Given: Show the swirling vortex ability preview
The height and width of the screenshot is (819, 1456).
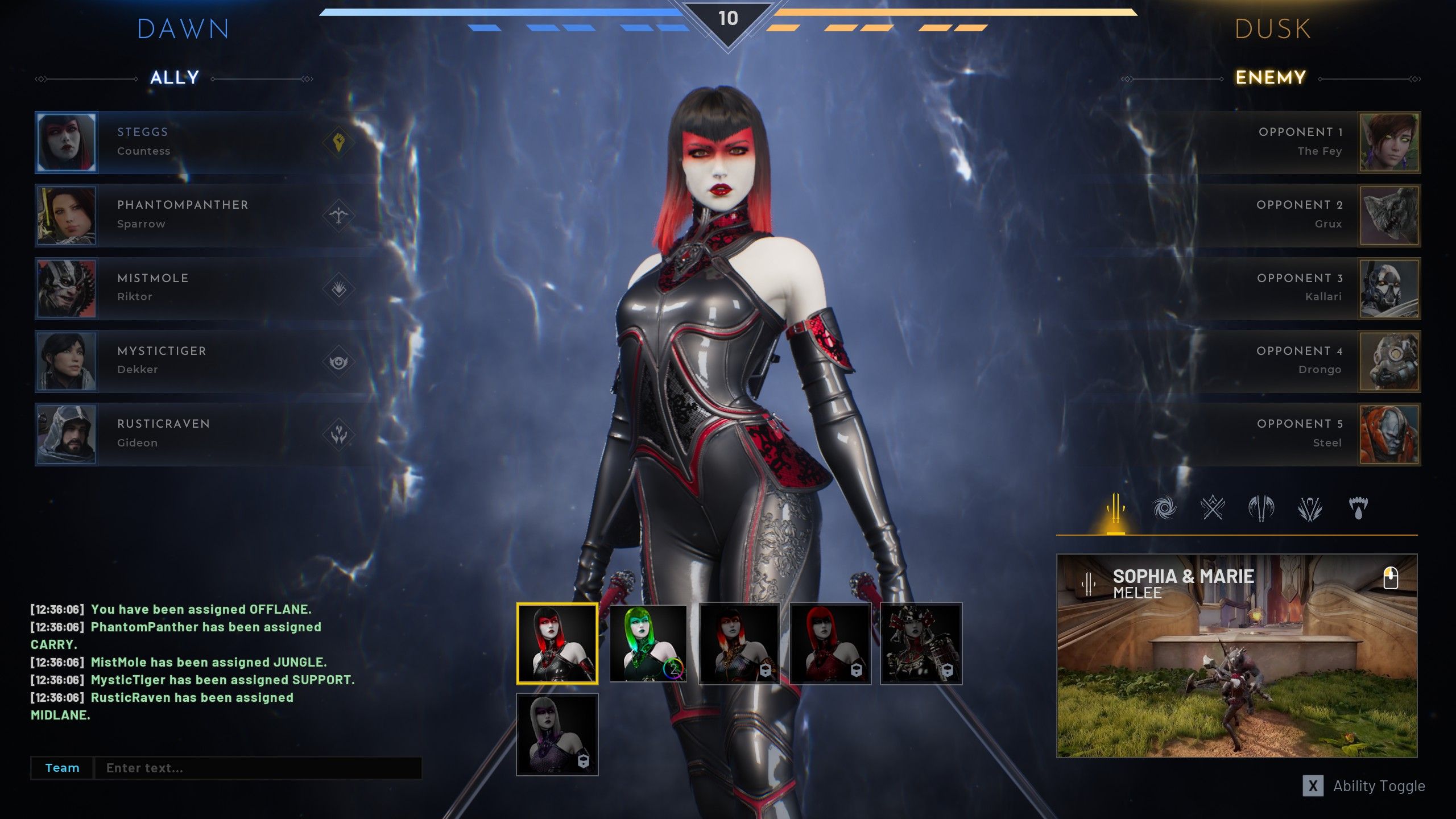Looking at the screenshot, I should point(1164,508).
